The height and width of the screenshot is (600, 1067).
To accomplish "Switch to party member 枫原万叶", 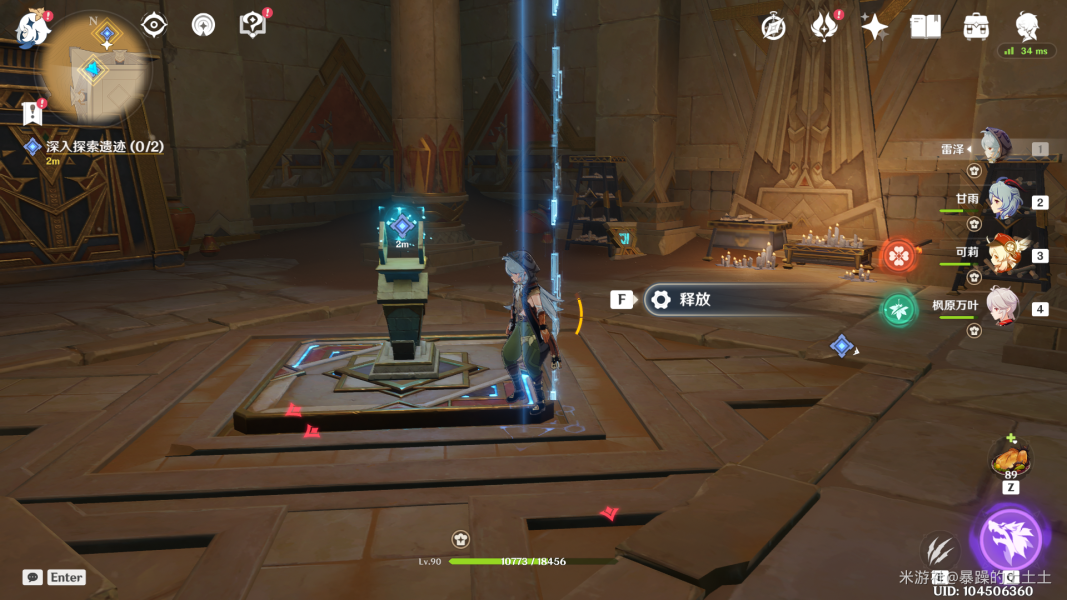I will coord(1002,306).
